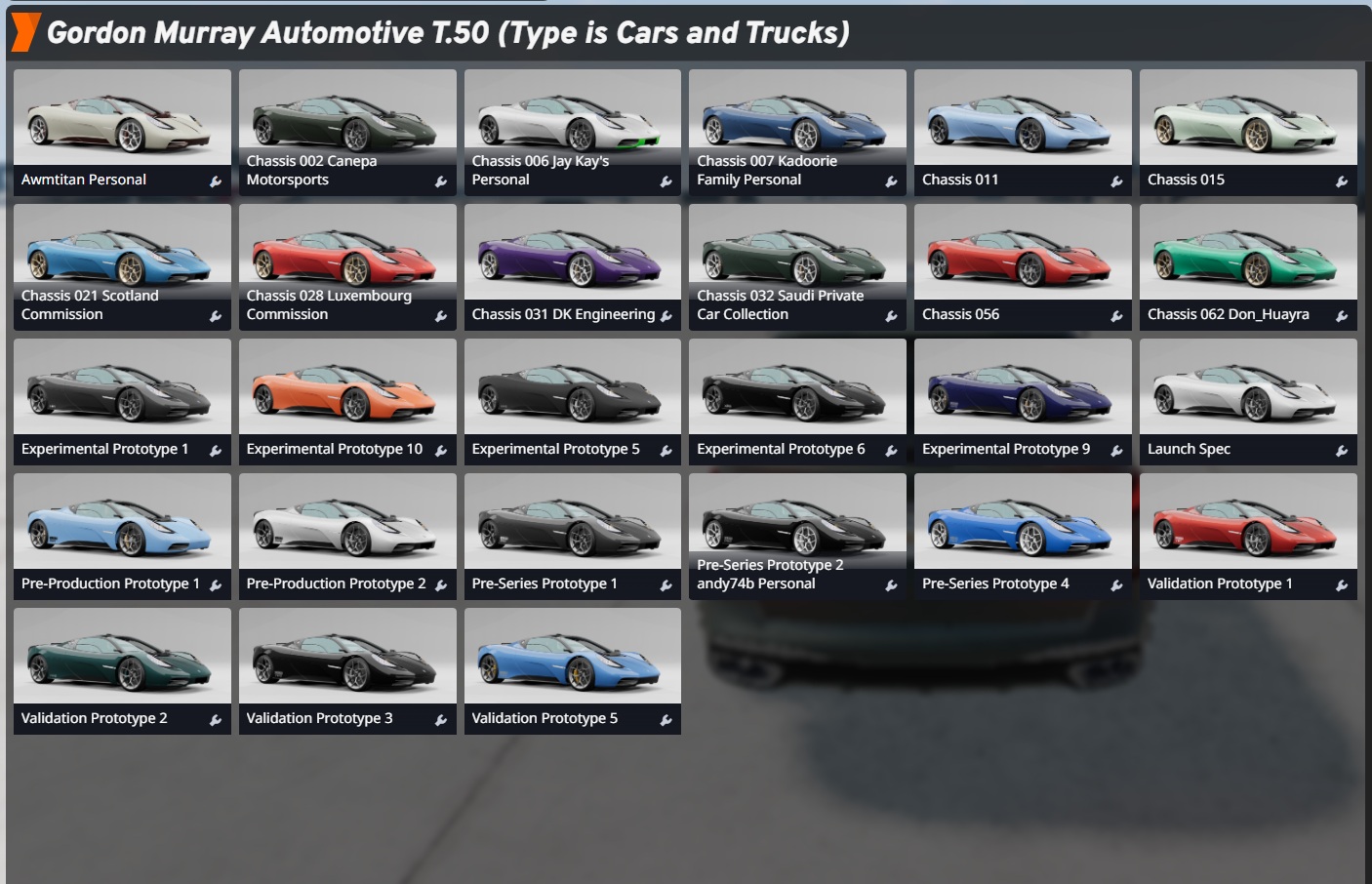The height and width of the screenshot is (884, 1372).
Task: Select Chassis 007 Kadoorie Family Personal
Action: [797, 132]
